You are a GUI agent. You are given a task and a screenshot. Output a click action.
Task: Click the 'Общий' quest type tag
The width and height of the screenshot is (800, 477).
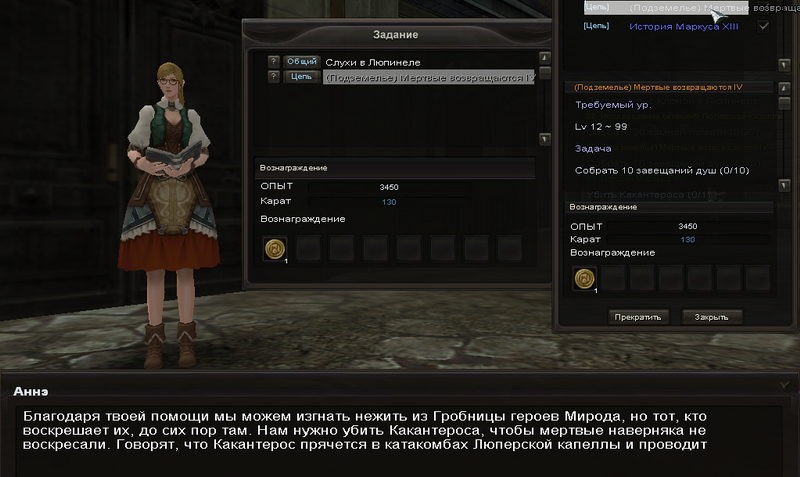tap(300, 62)
